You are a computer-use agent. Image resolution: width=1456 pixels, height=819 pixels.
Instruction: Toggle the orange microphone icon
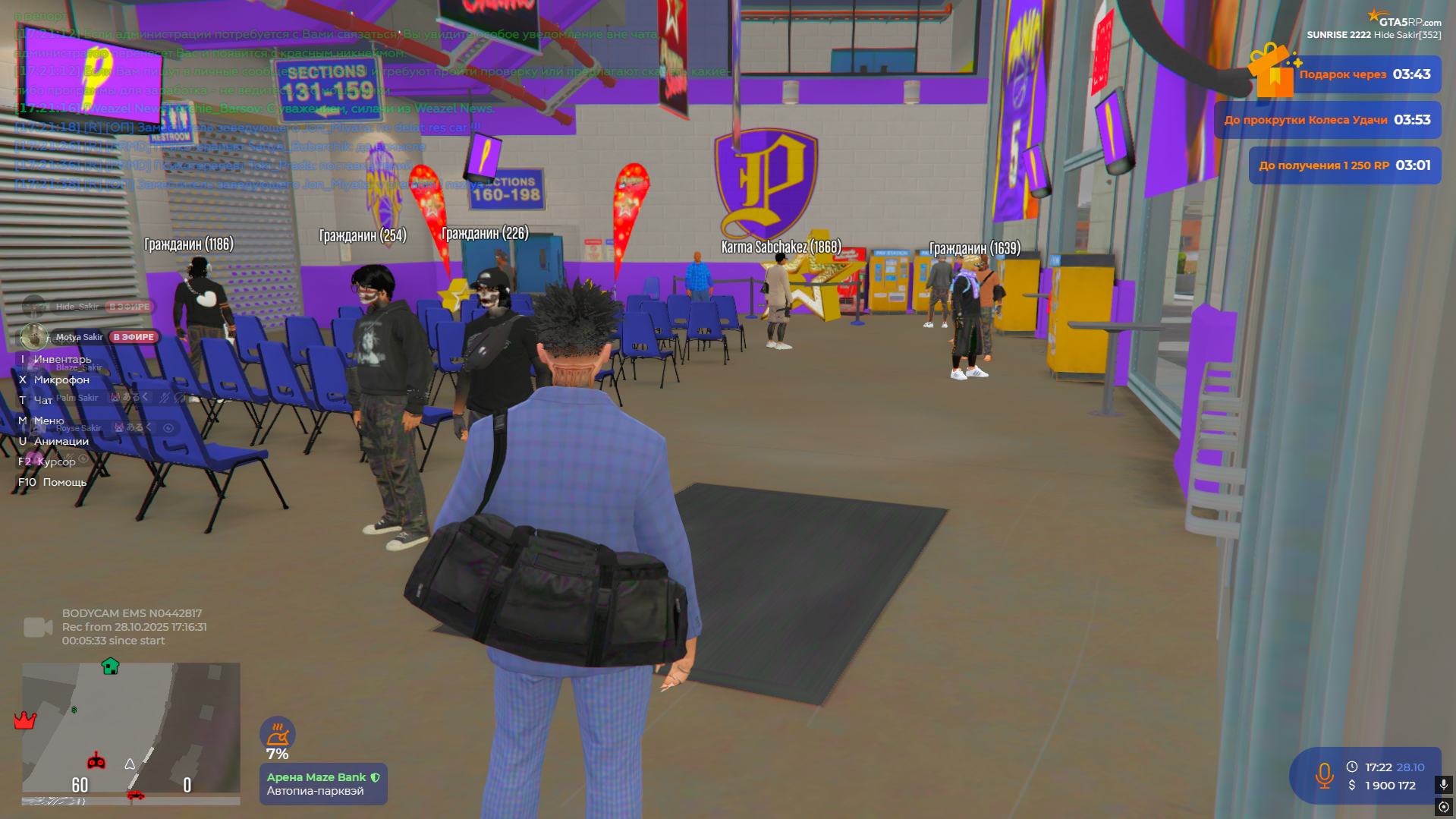click(x=1324, y=776)
